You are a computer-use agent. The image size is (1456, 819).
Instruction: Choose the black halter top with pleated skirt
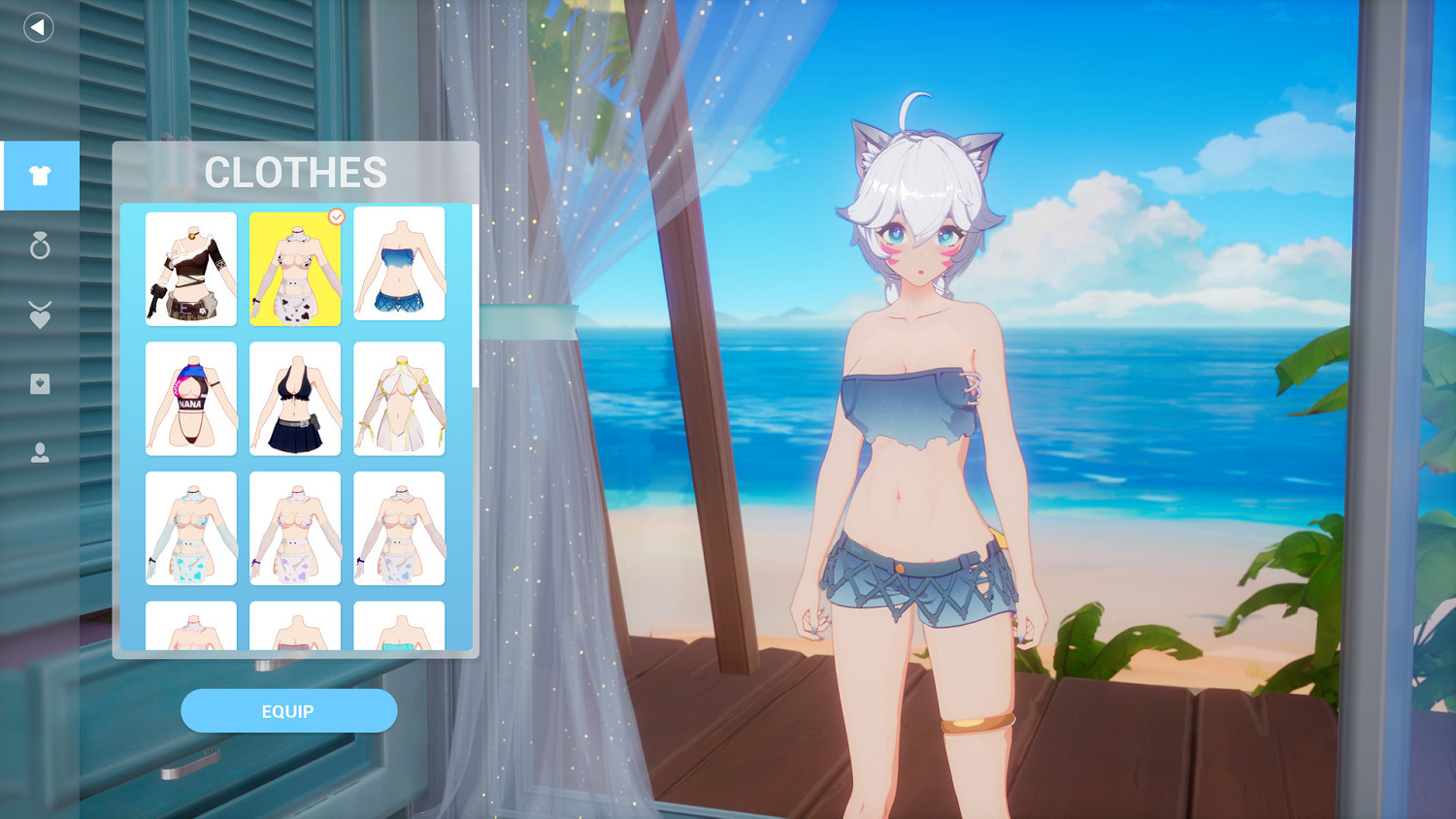tap(295, 398)
